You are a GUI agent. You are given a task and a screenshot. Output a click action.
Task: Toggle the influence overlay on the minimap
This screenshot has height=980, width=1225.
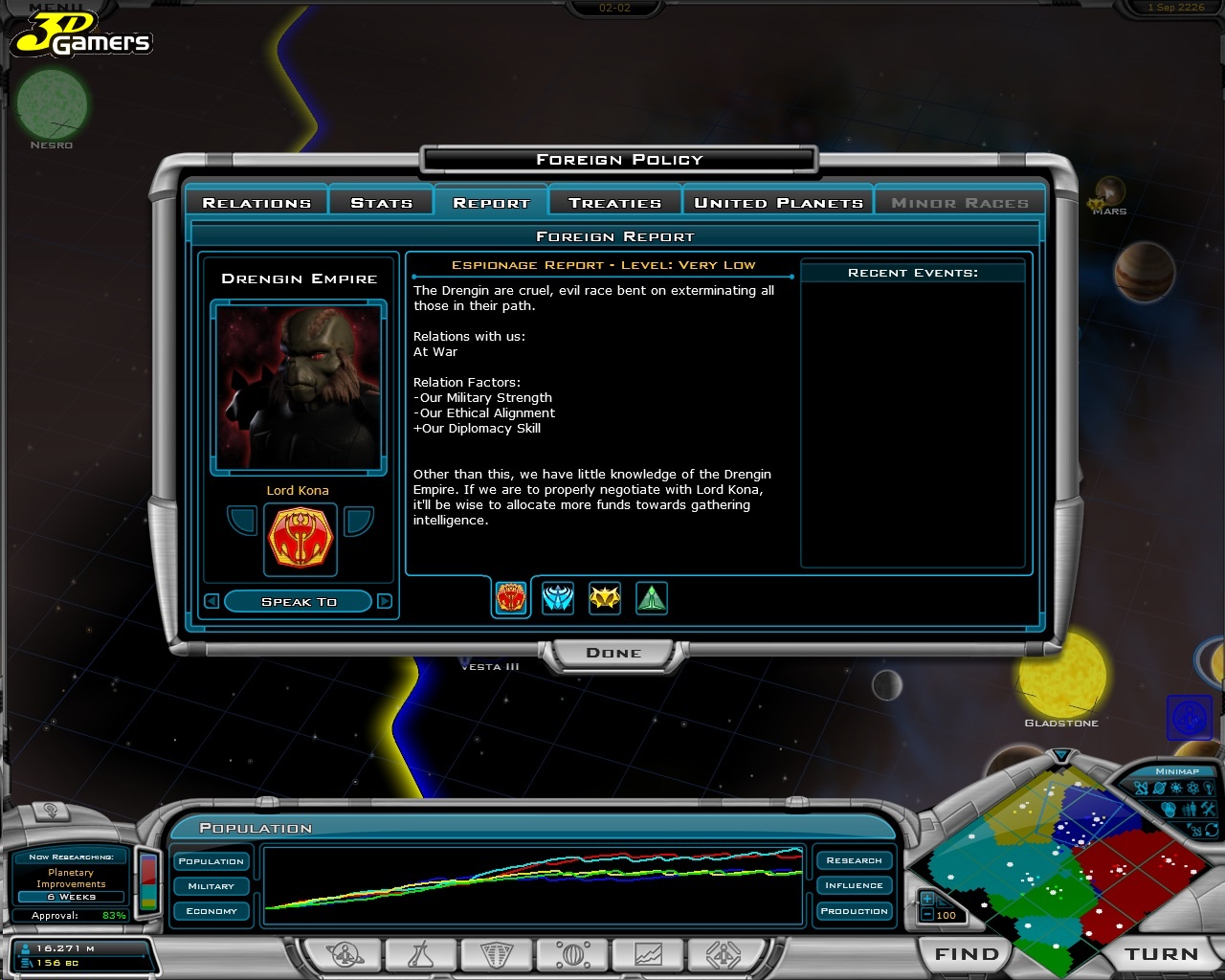pos(1169,809)
